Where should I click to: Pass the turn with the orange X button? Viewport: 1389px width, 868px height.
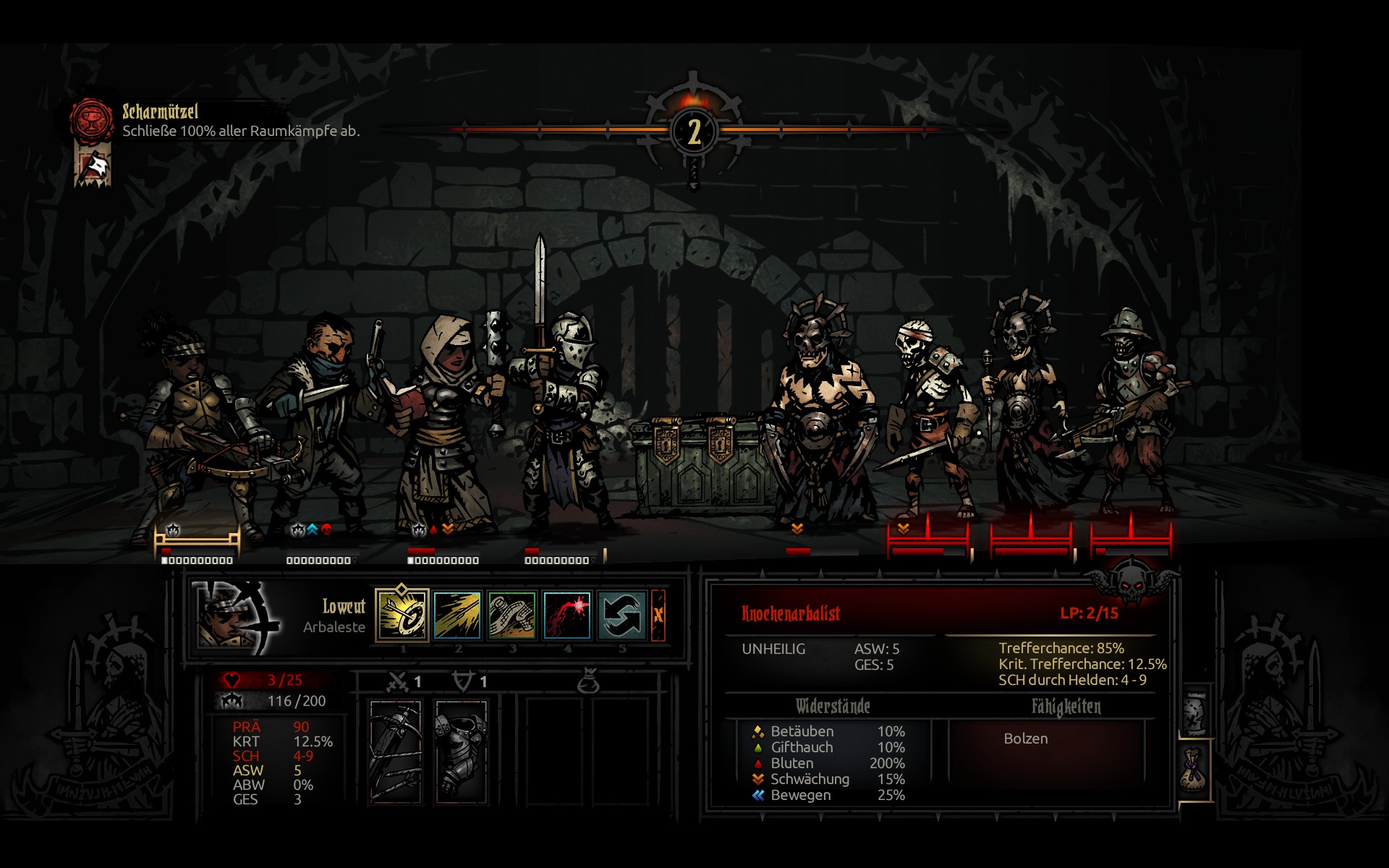click(658, 616)
